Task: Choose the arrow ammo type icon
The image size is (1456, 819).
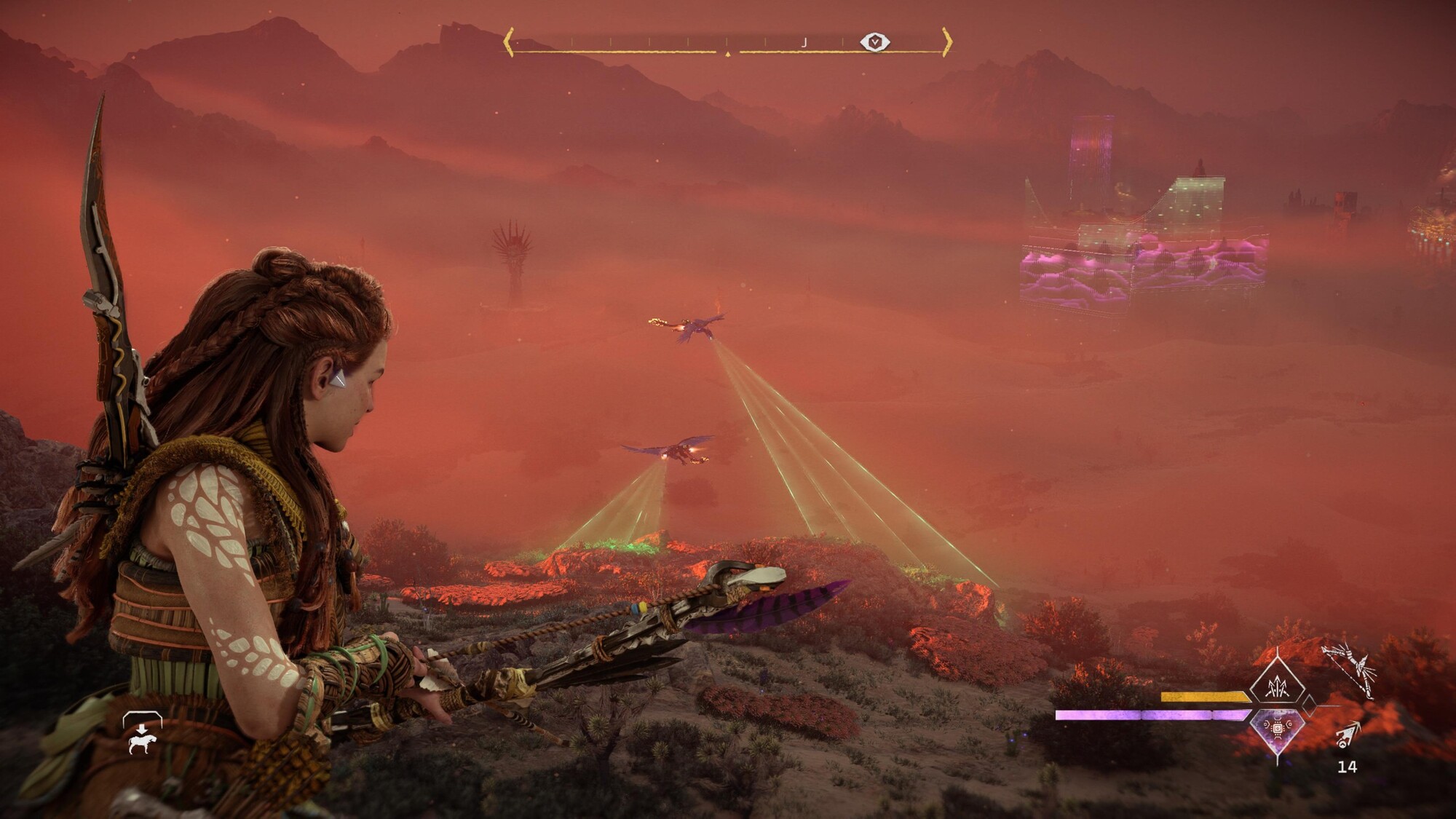Action: [x=1348, y=736]
